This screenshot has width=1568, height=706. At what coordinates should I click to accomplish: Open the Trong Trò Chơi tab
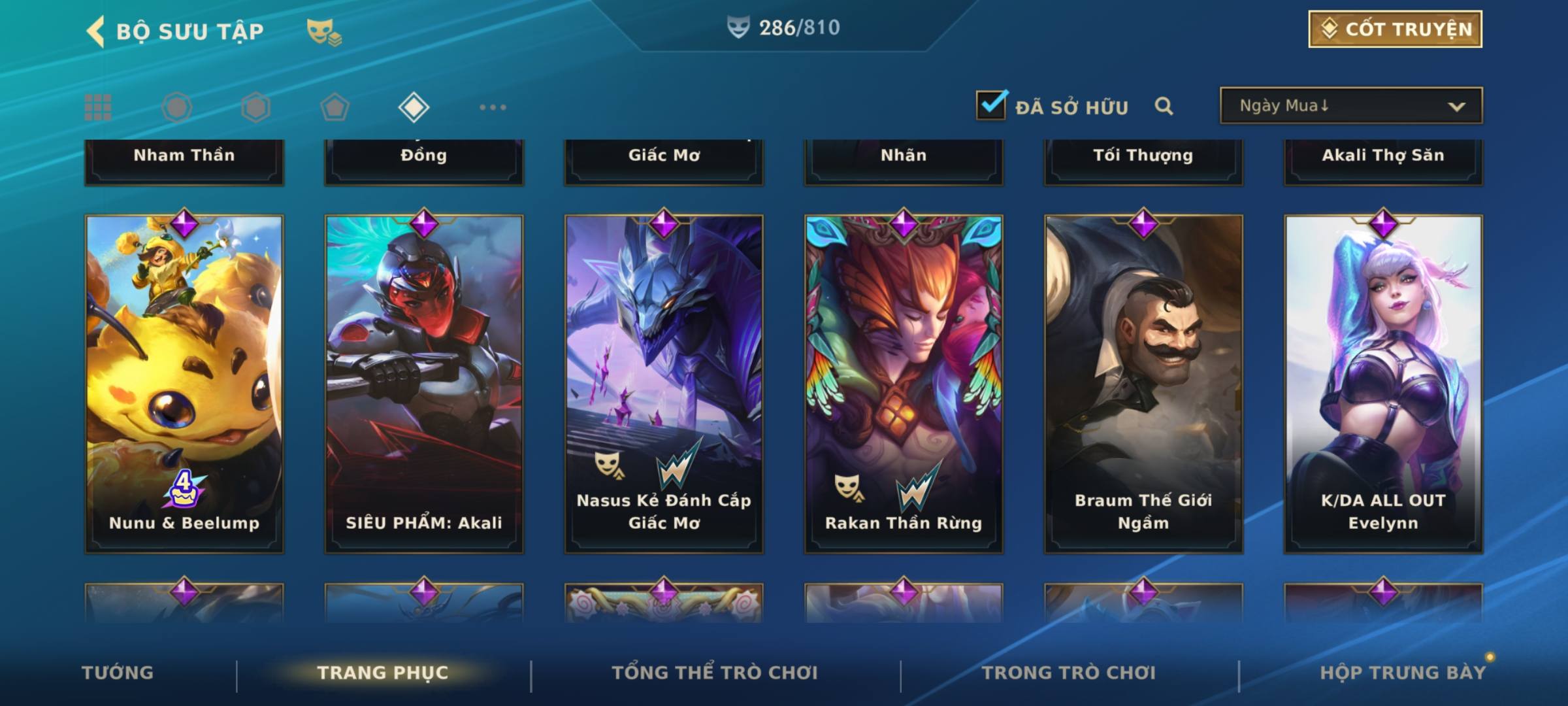(1069, 673)
